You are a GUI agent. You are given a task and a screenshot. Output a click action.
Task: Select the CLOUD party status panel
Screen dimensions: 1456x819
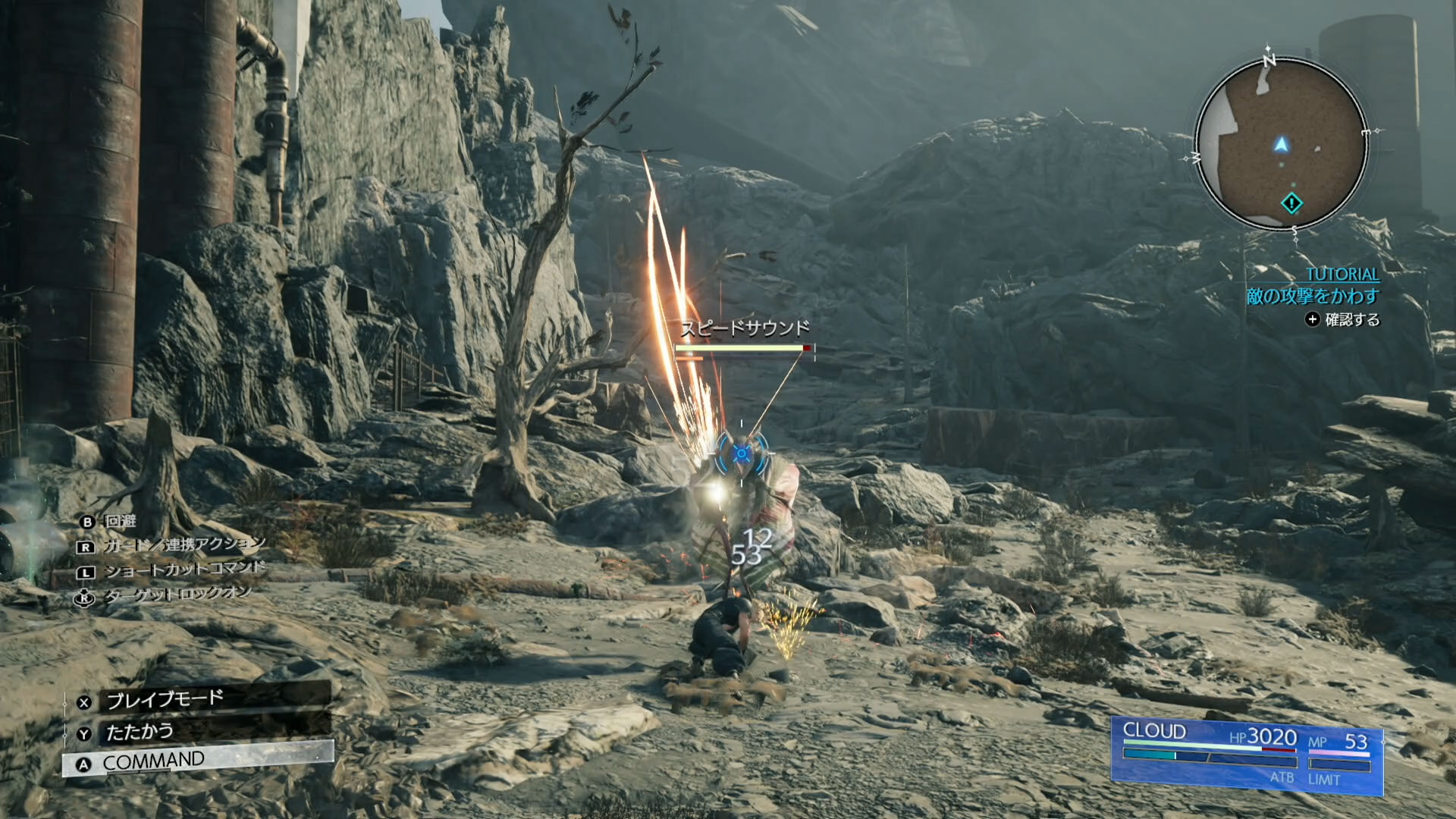coord(1247,754)
